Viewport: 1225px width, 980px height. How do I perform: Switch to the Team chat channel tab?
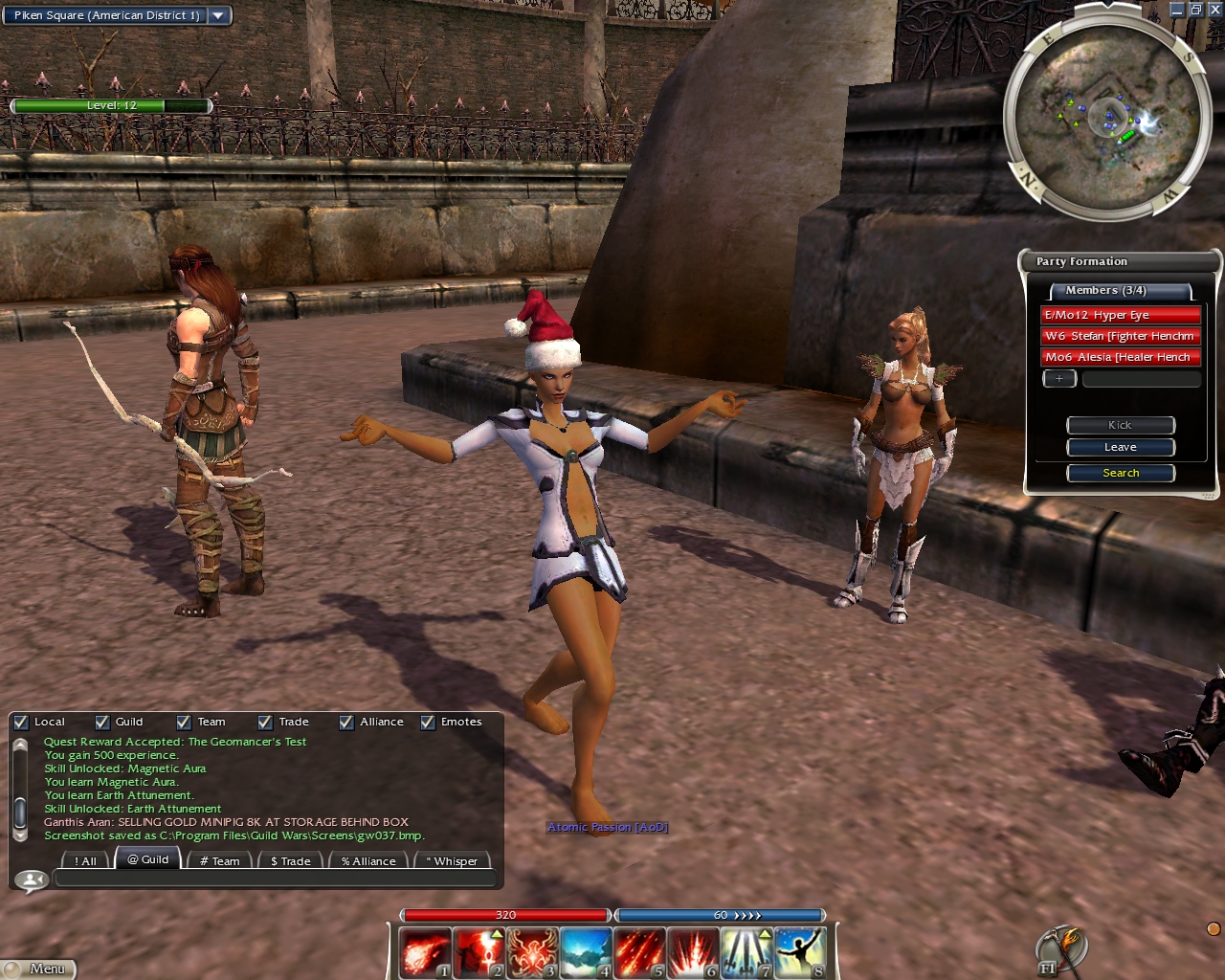(220, 861)
